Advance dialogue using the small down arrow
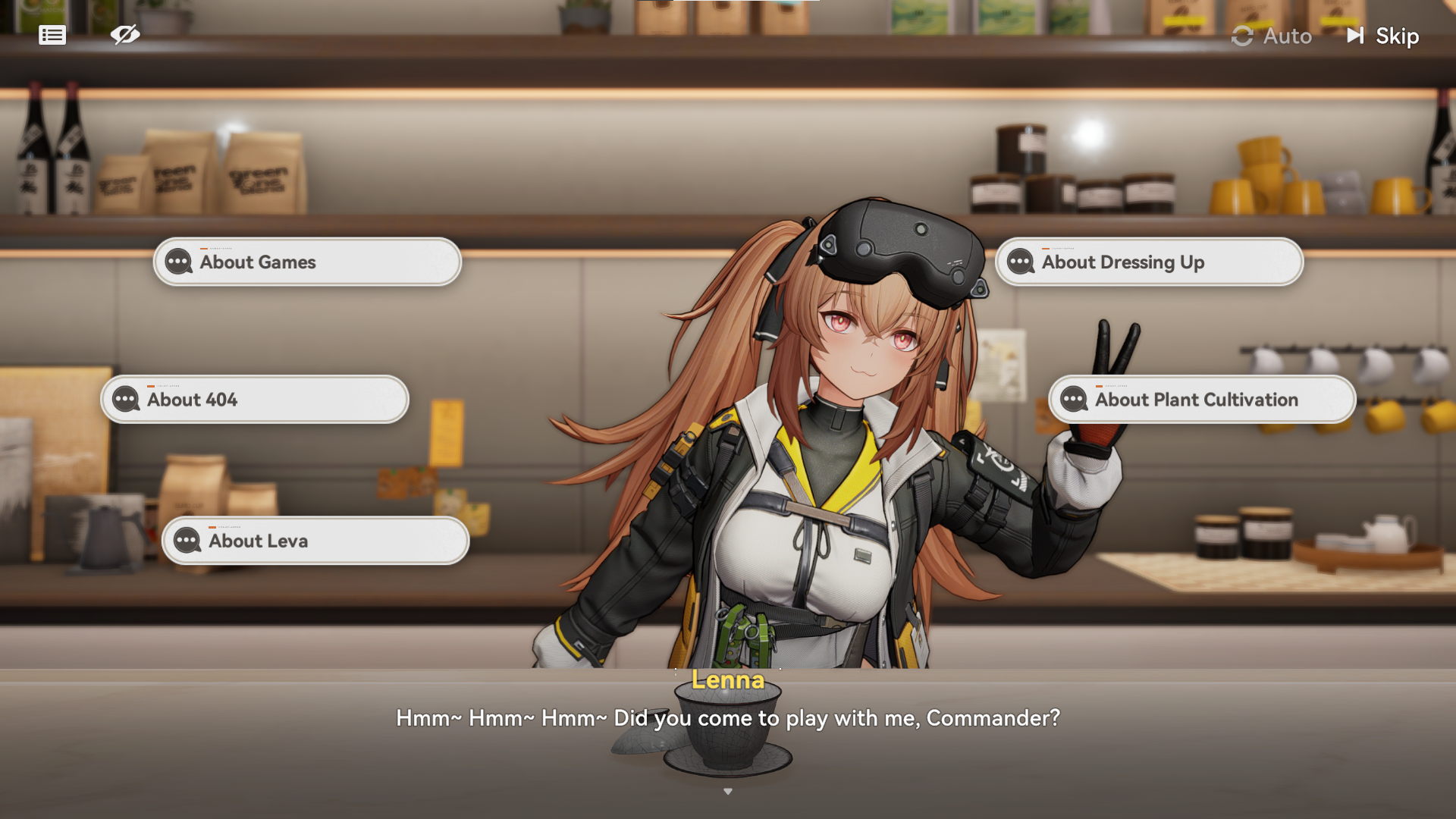 pos(728,791)
